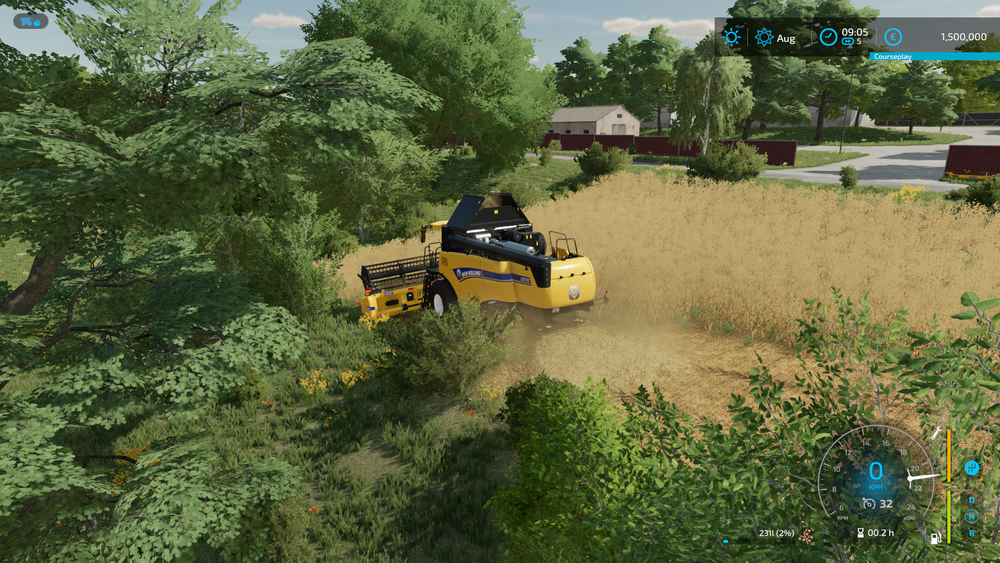Select the clock time icon
Screen dimensions: 1000x563
click(x=828, y=37)
